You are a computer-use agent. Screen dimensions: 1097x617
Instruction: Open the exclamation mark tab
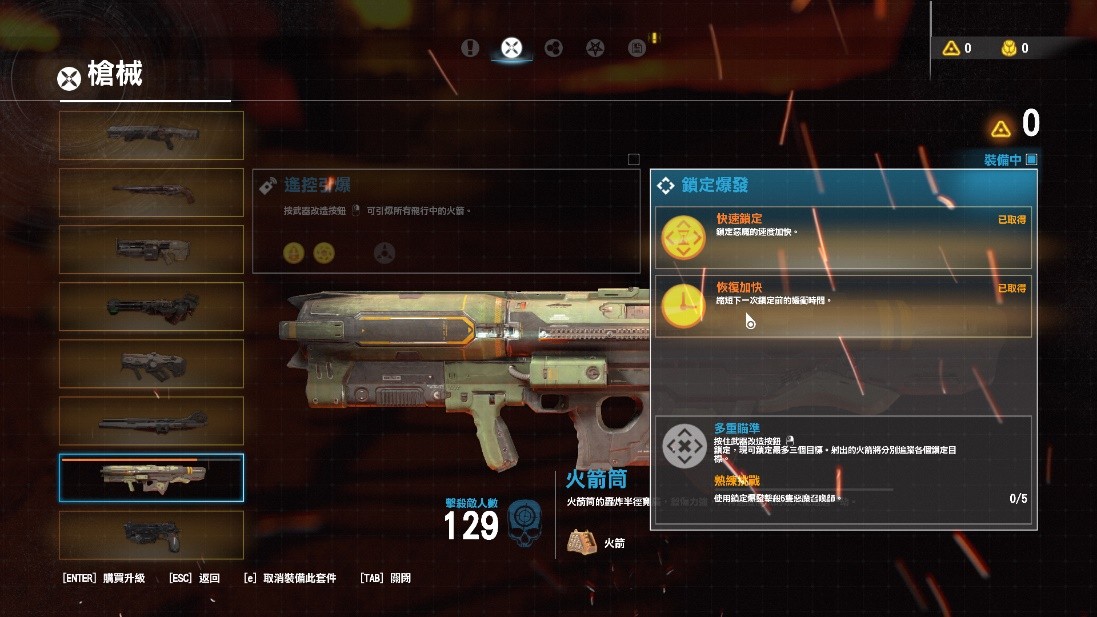coord(471,47)
